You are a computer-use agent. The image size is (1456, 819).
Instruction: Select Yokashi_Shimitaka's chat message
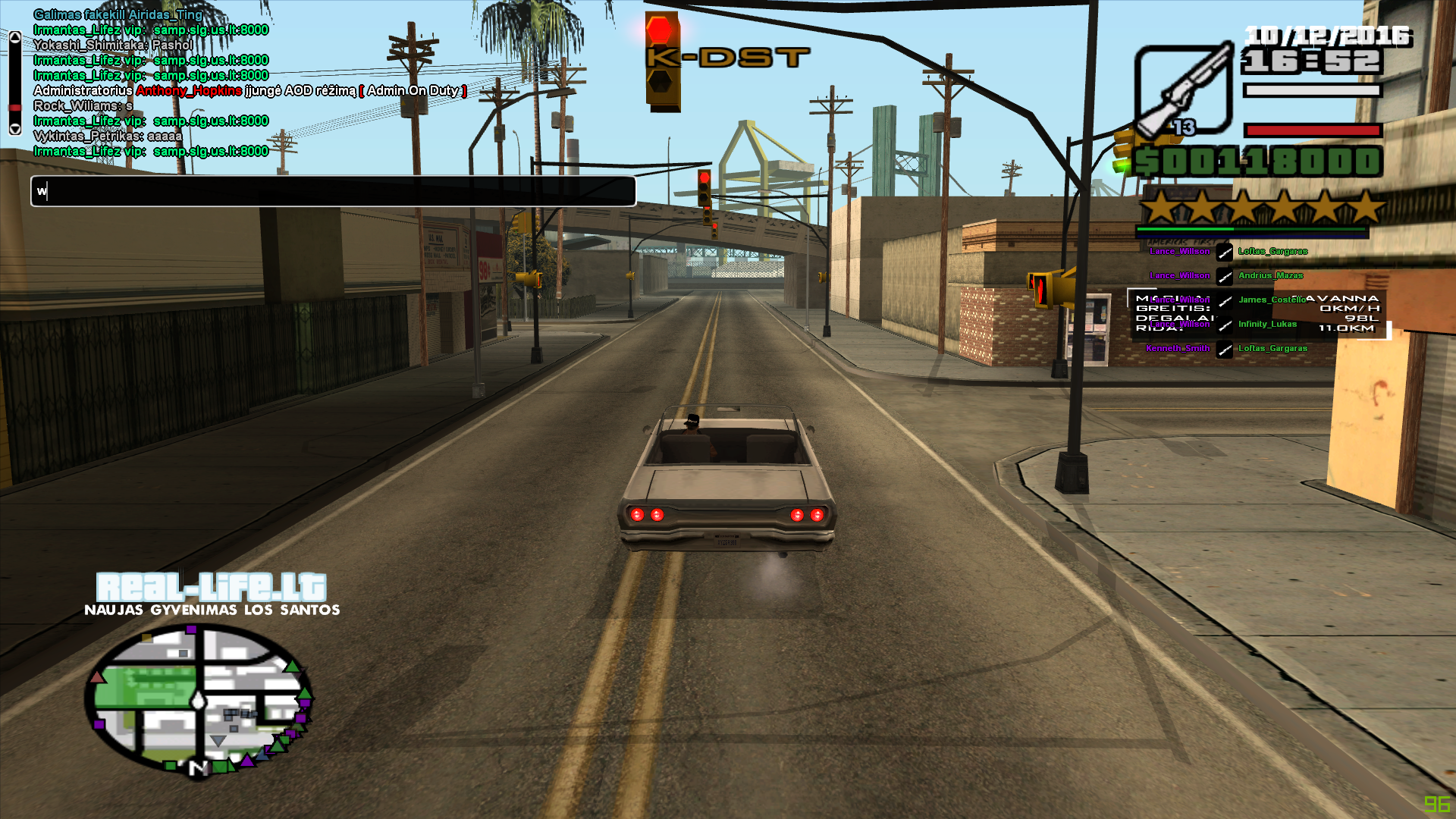click(114, 45)
